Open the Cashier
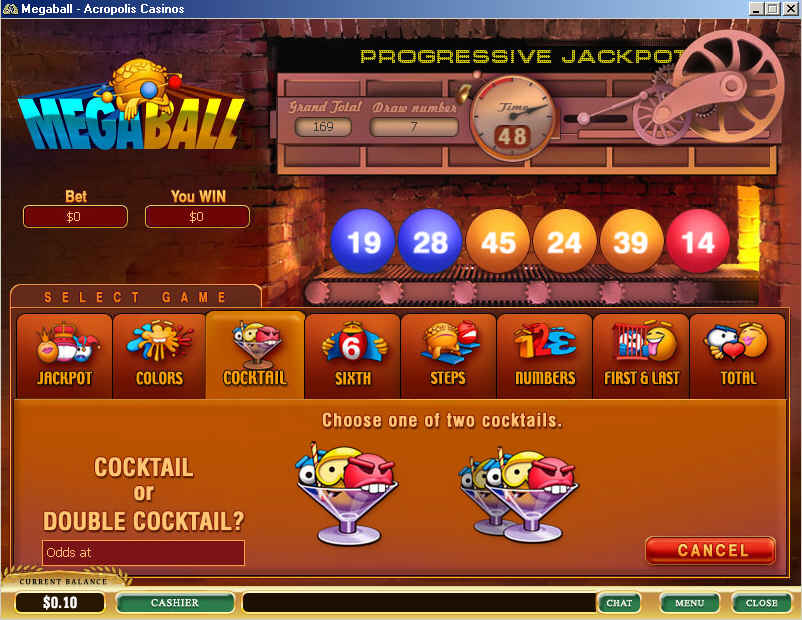802x620 pixels. coord(175,603)
